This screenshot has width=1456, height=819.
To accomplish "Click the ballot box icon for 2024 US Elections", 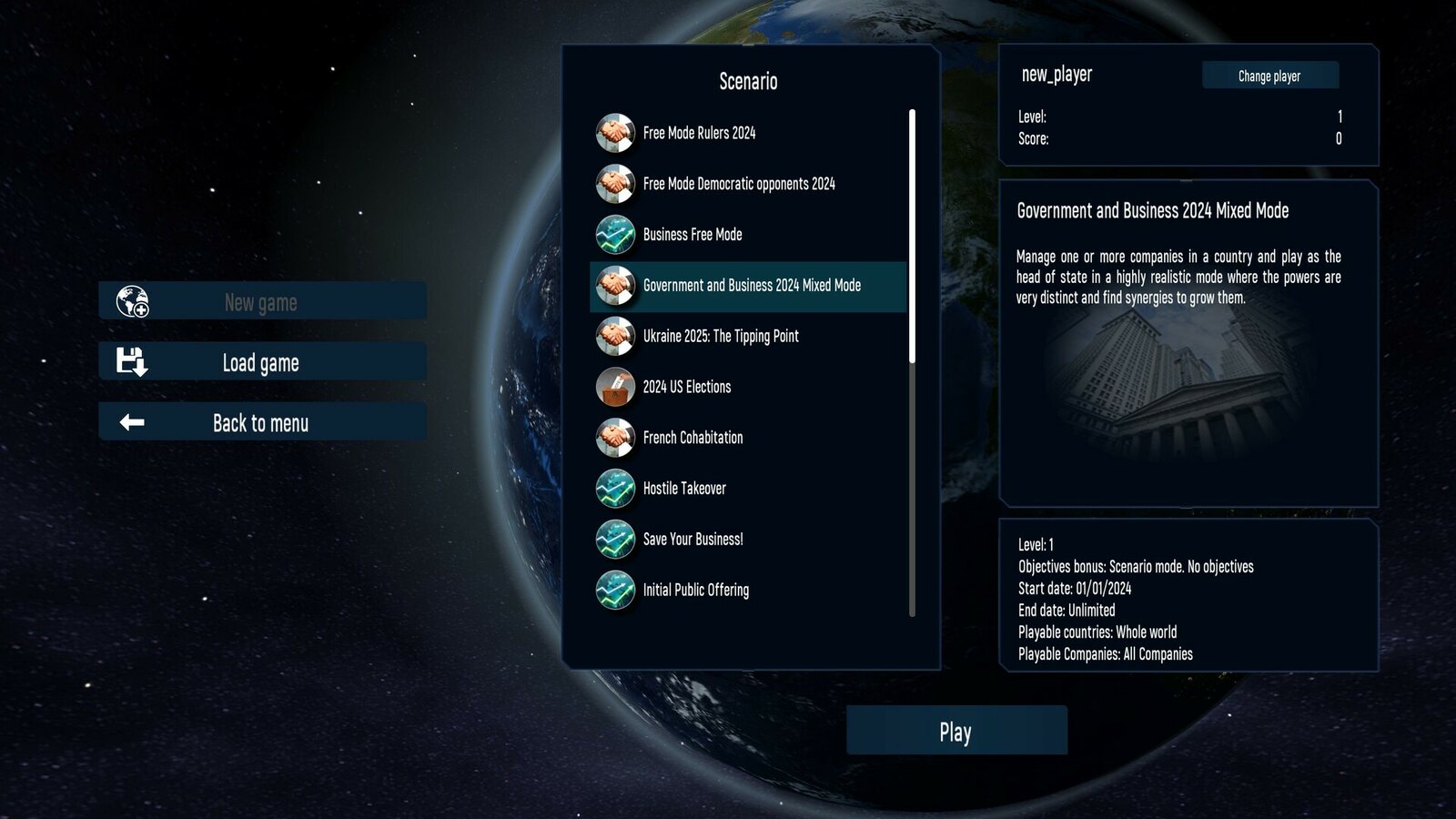I will [617, 387].
